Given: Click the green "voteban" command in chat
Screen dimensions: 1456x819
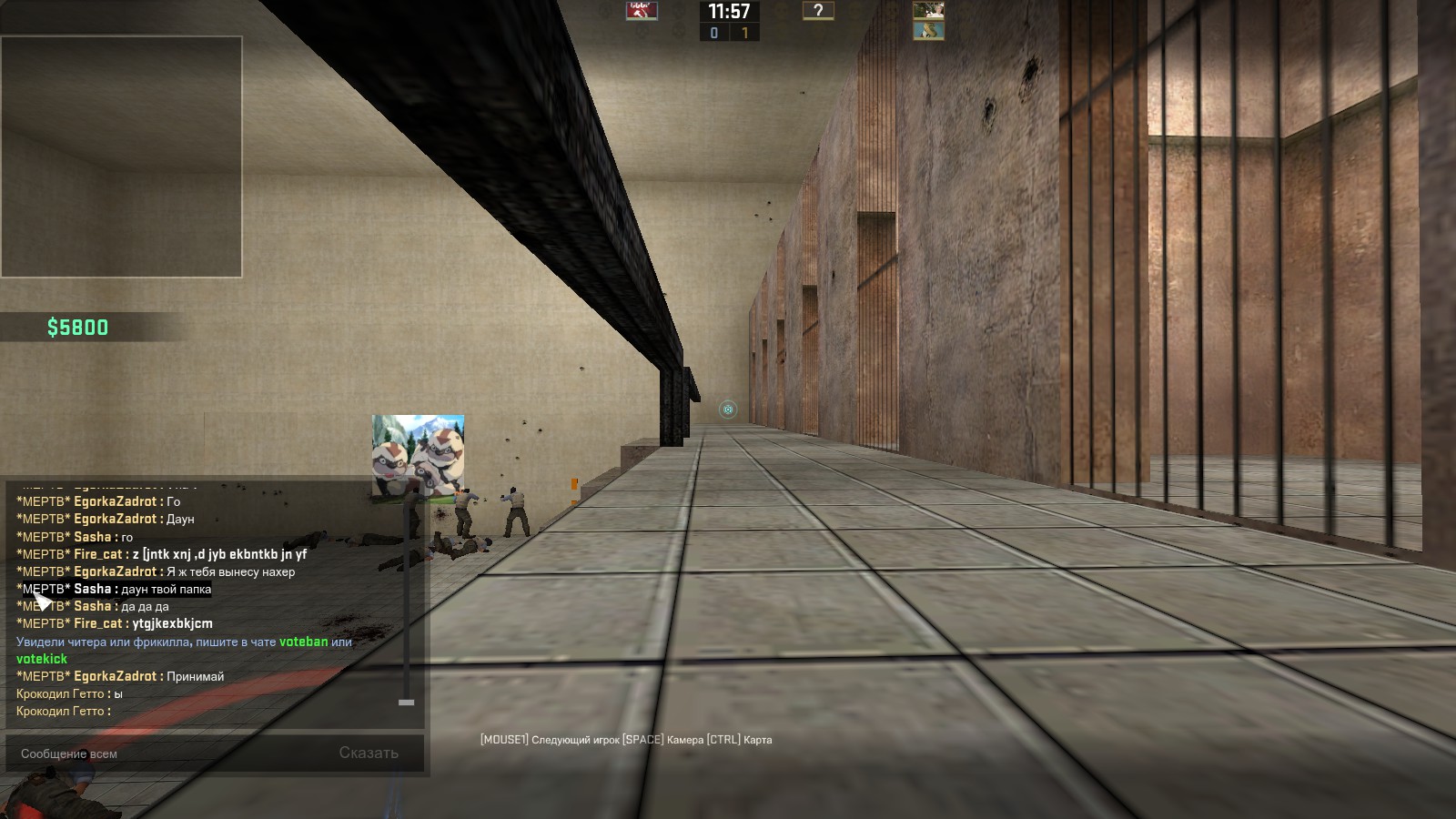Looking at the screenshot, I should pyautogui.click(x=303, y=642).
